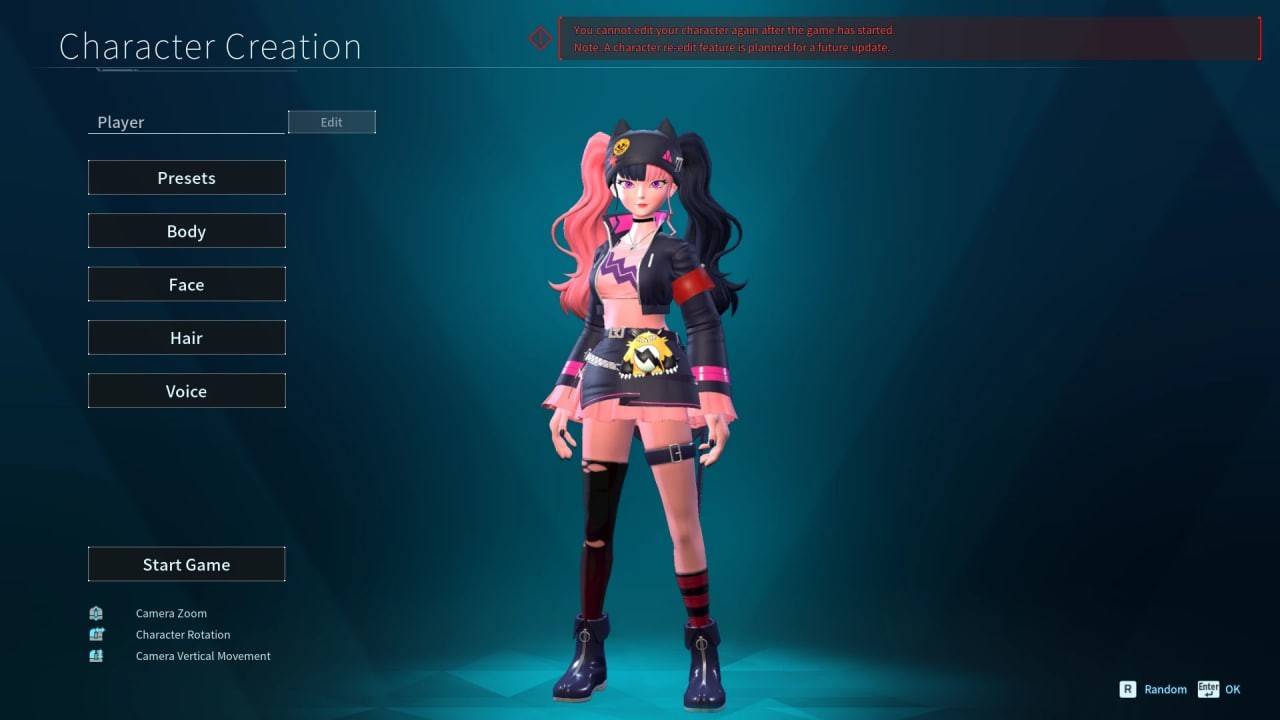This screenshot has width=1280, height=720.
Task: Click the Camera Vertical Movement icon
Action: (95, 656)
